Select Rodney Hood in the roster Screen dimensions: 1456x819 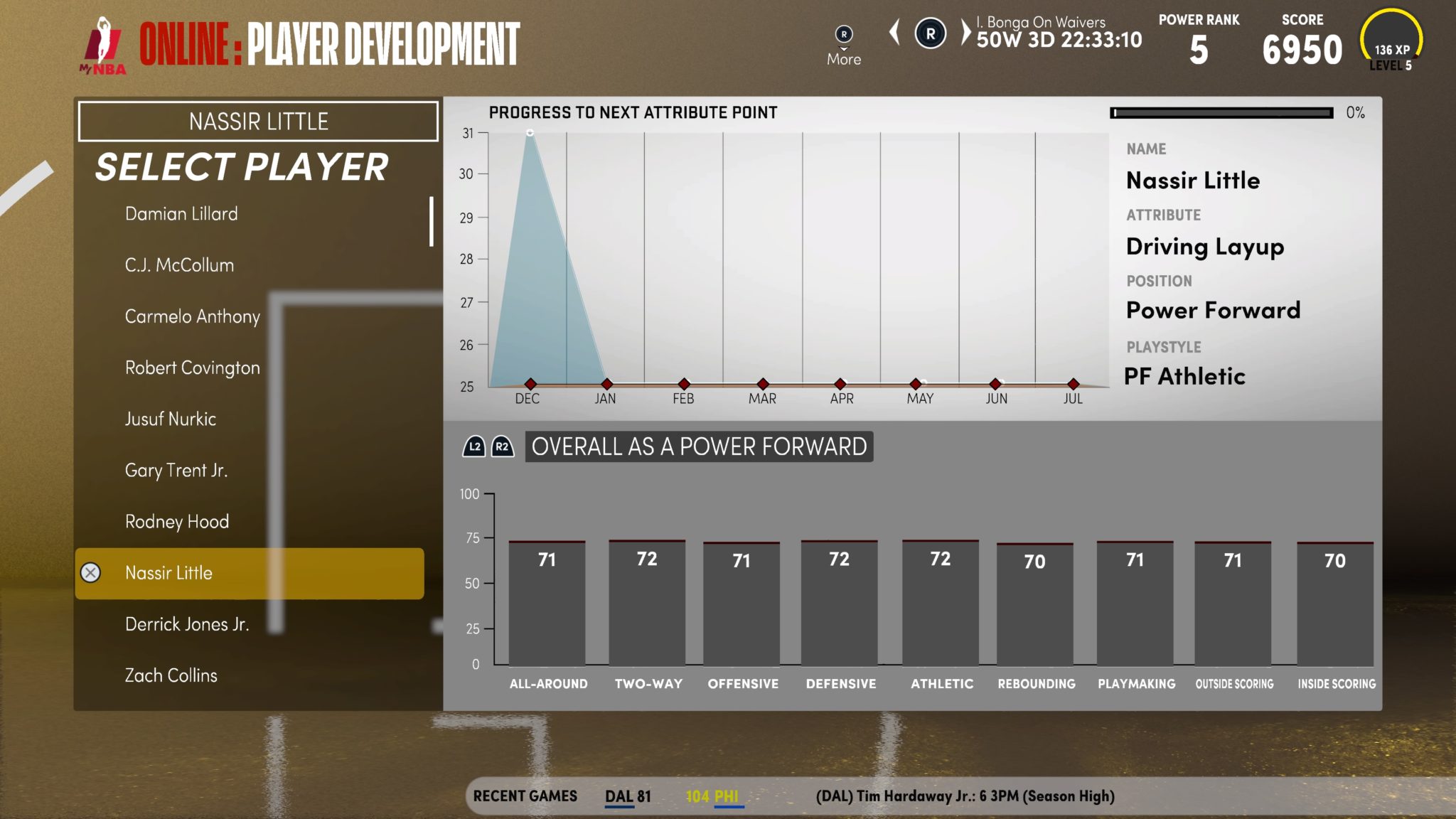(177, 521)
